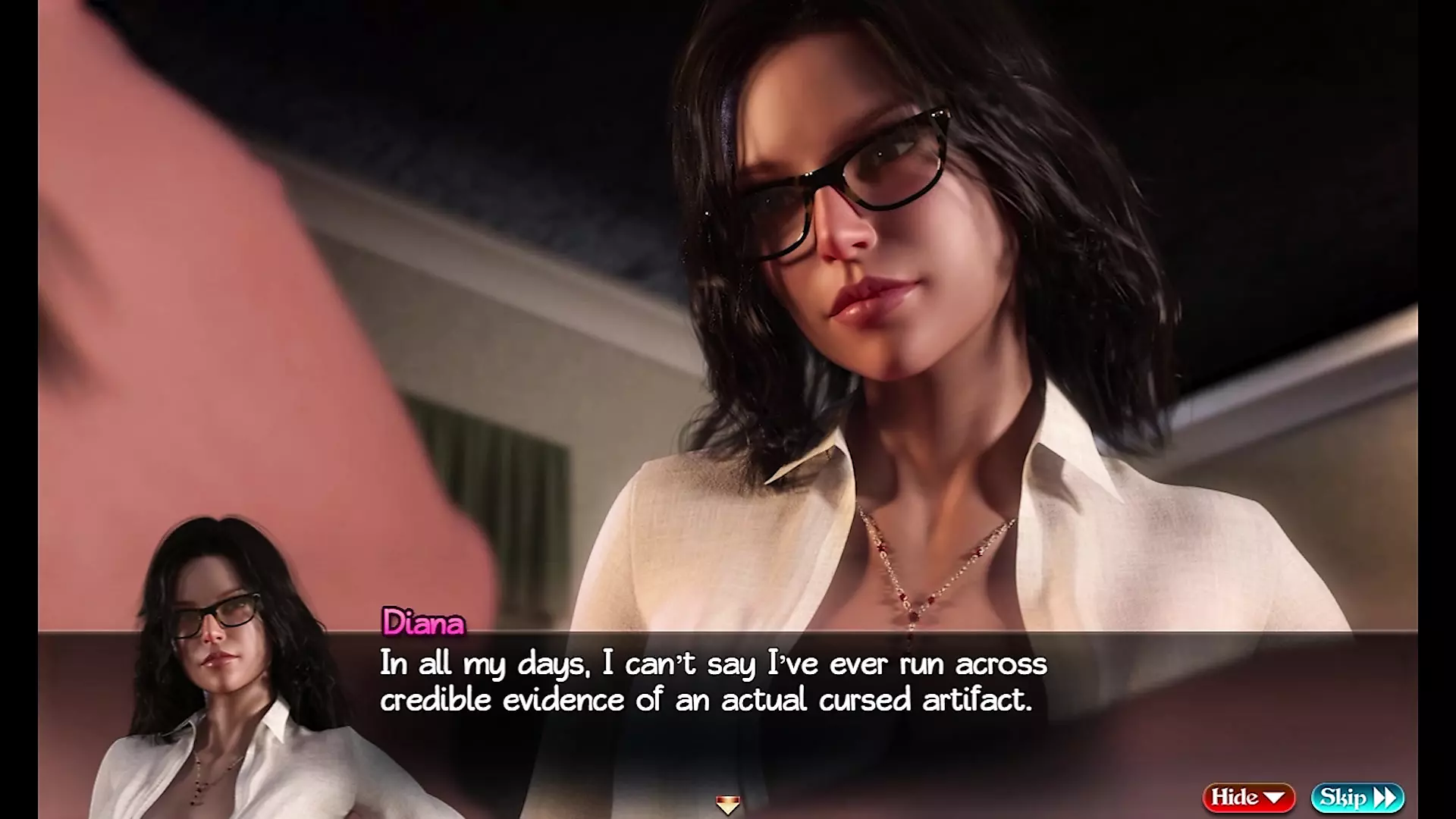1456x819 pixels.
Task: Hide the dialogue box
Action: [x=1248, y=797]
